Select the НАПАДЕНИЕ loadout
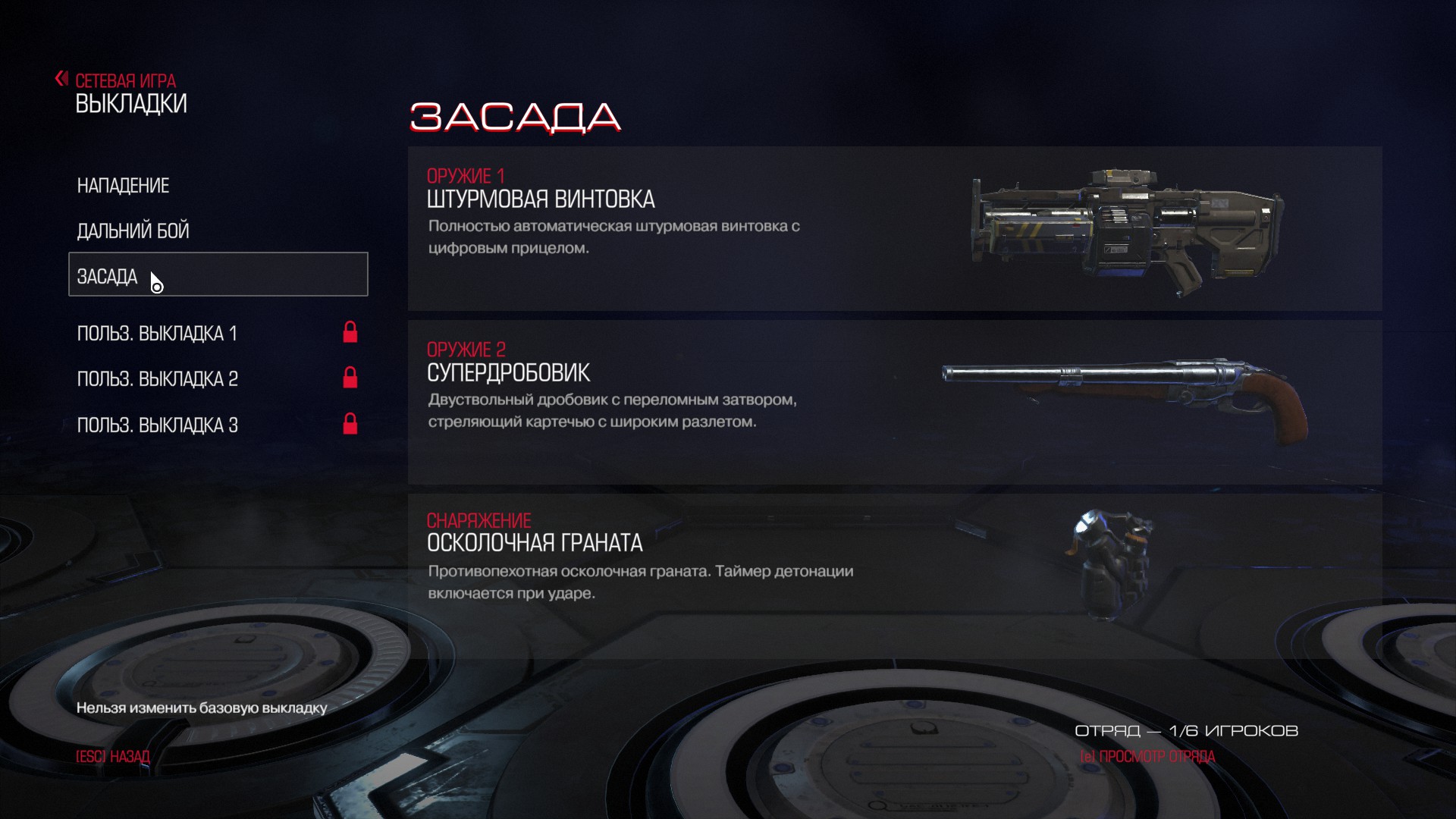Image resolution: width=1456 pixels, height=819 pixels. [x=123, y=186]
